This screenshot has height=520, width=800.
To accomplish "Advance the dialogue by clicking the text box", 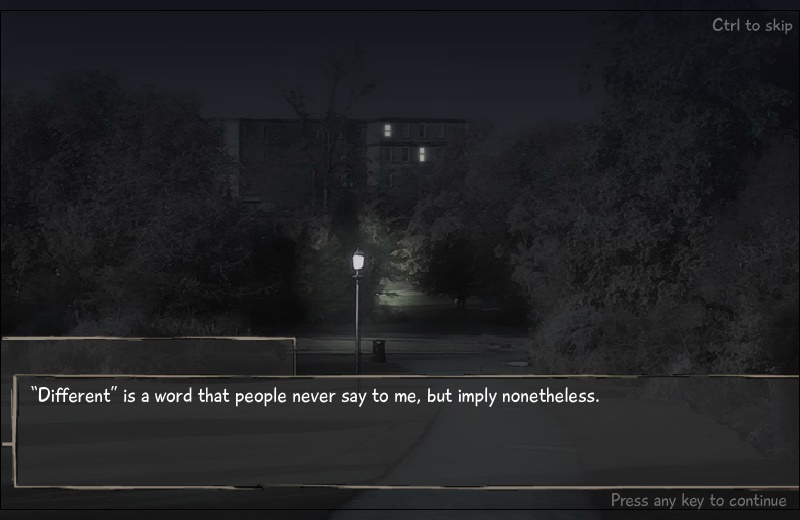I will (x=405, y=432).
